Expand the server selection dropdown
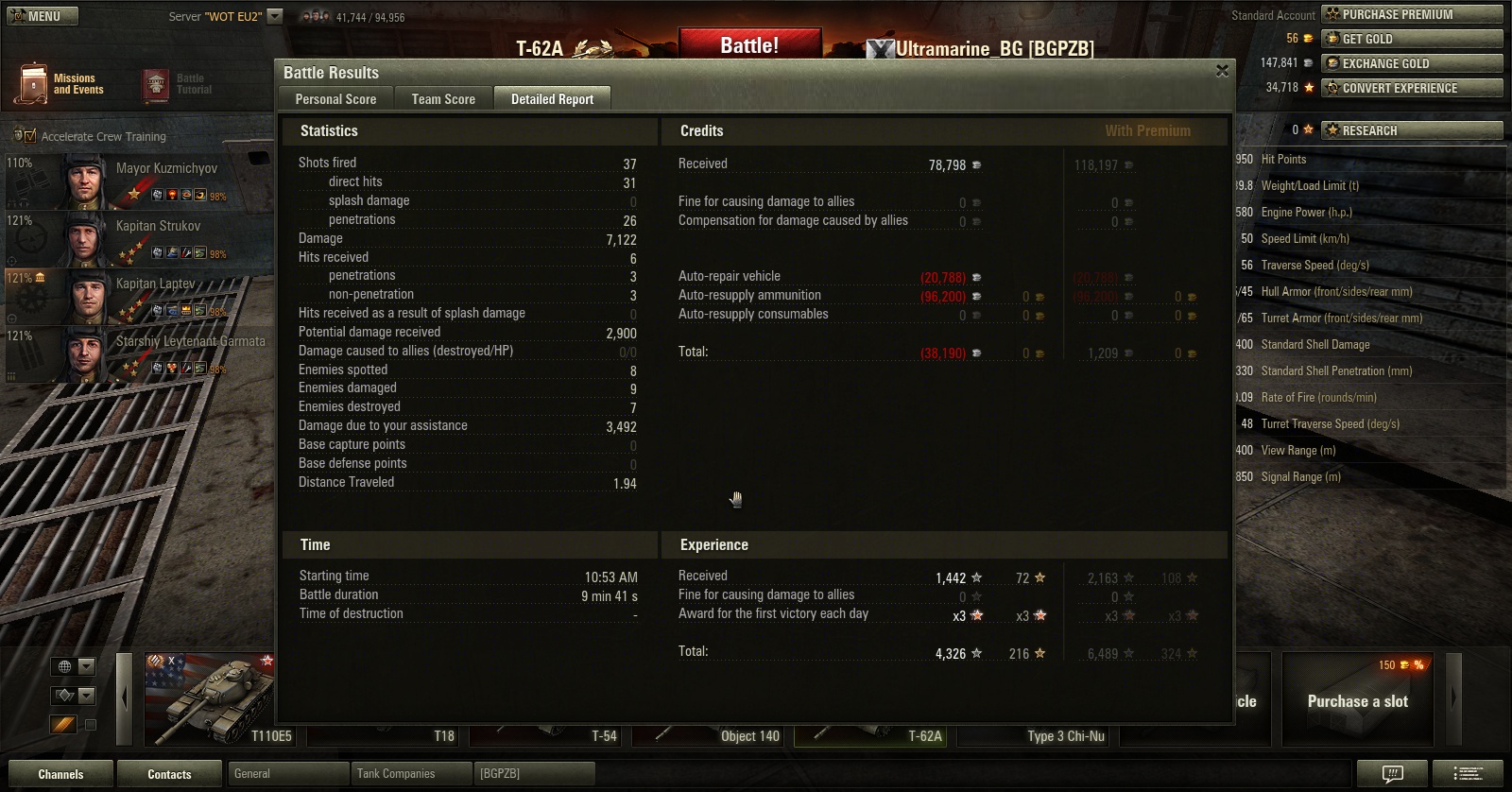 pyautogui.click(x=275, y=16)
